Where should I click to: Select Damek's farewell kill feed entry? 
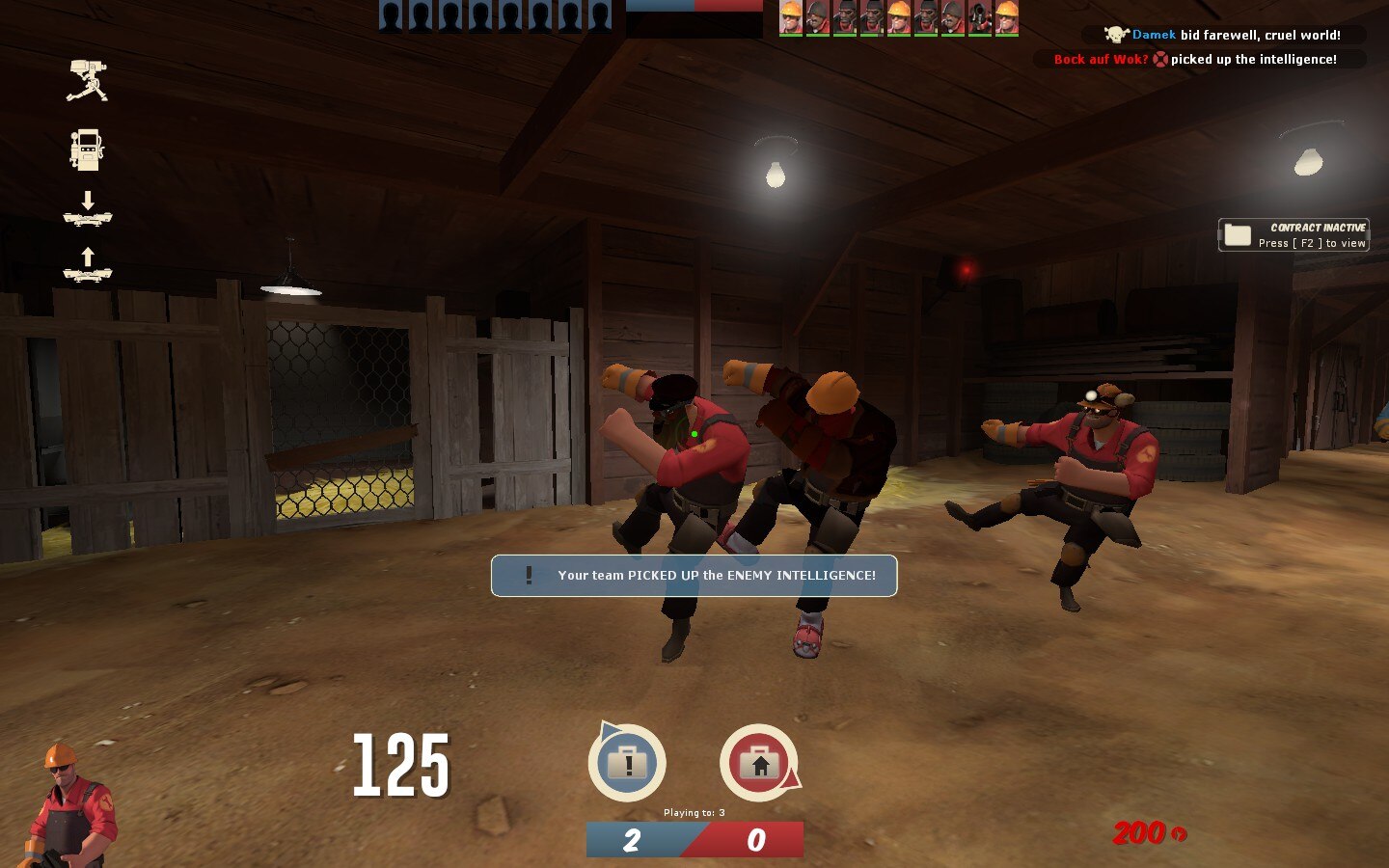pyautogui.click(x=1222, y=35)
